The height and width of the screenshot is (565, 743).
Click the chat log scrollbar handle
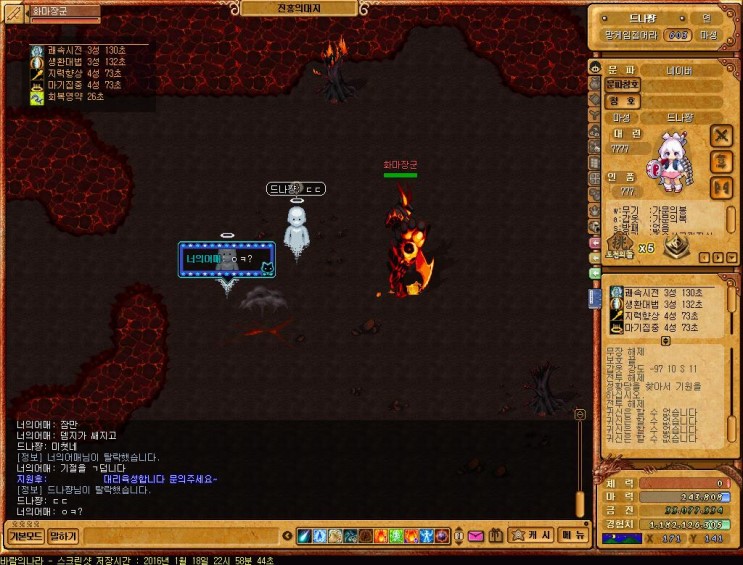pyautogui.click(x=579, y=413)
